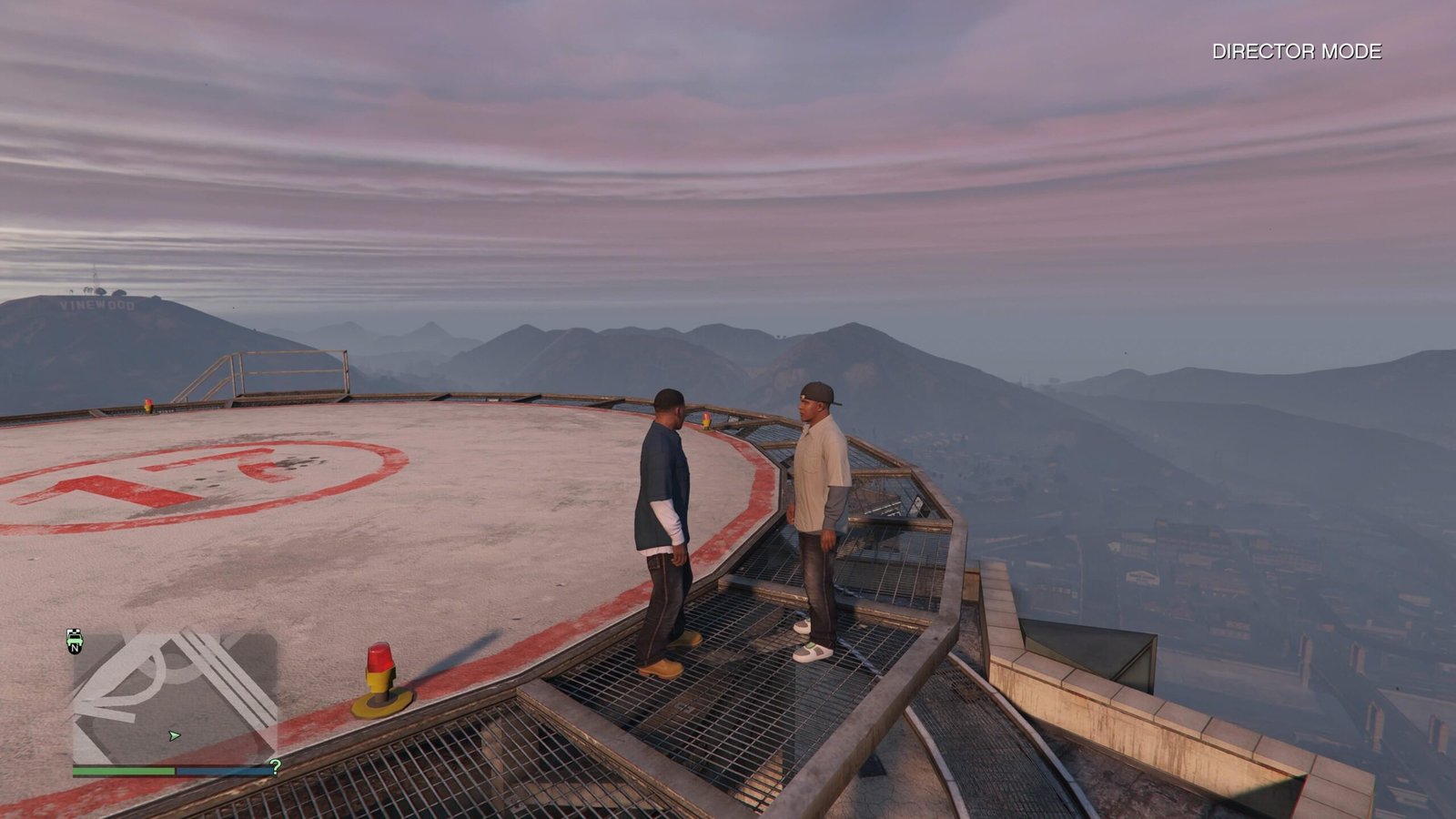Click the green vehicle blip on the minimap

(x=75, y=640)
